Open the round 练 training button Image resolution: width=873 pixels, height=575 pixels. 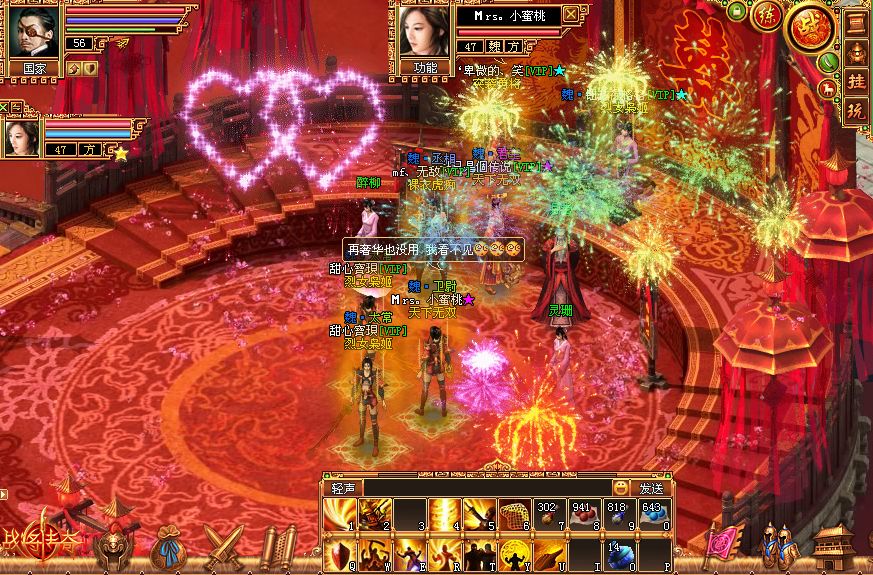[x=767, y=17]
